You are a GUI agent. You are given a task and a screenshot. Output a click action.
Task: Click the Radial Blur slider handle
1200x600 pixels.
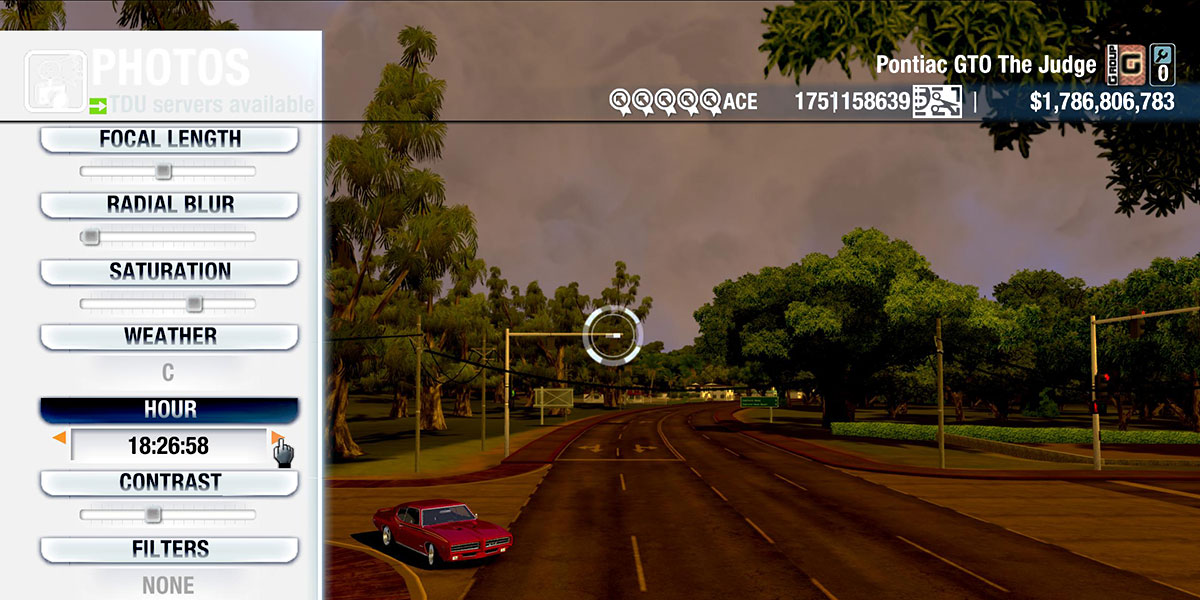click(90, 237)
